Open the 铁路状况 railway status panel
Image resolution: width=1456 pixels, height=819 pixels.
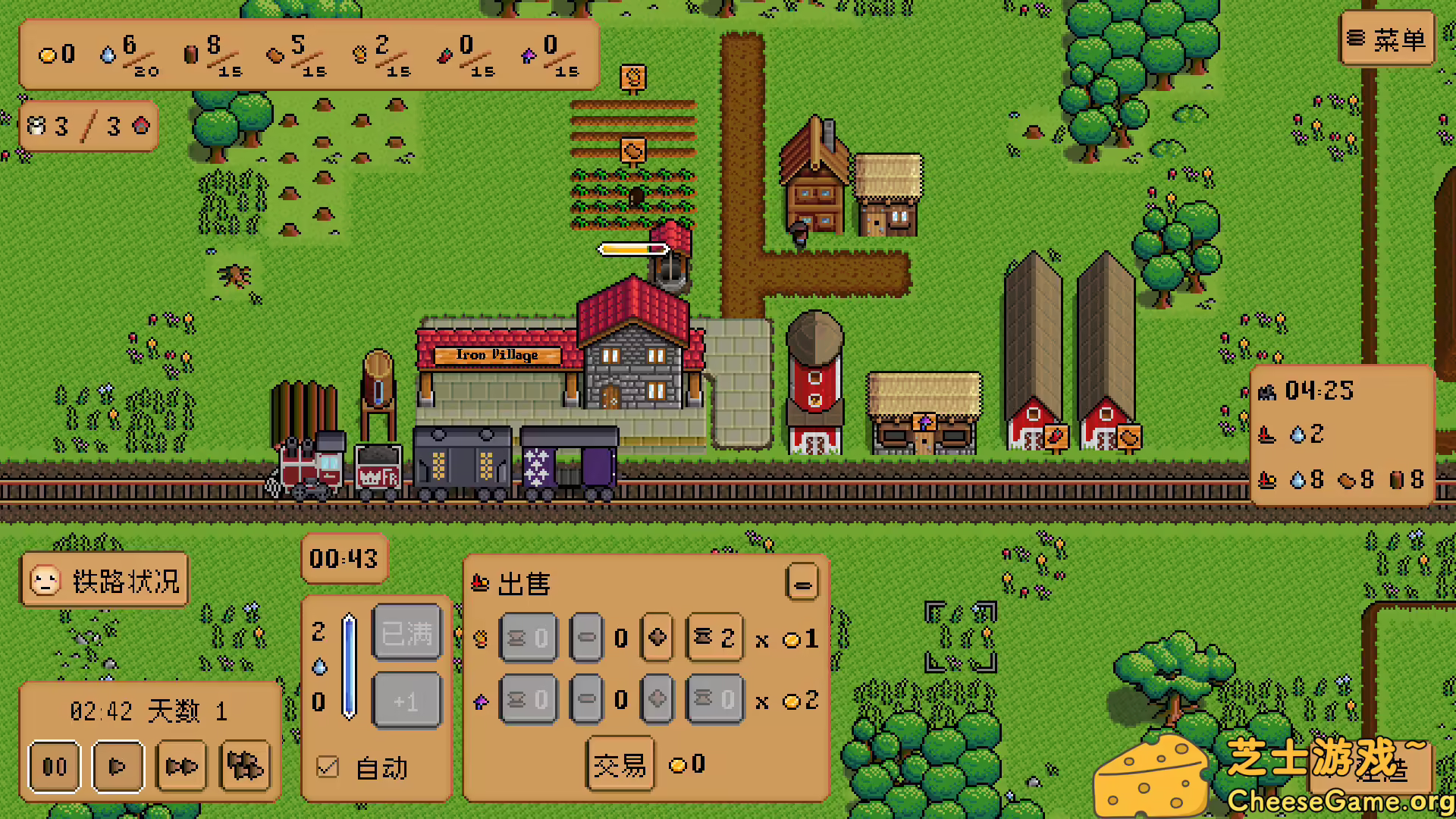point(104,581)
